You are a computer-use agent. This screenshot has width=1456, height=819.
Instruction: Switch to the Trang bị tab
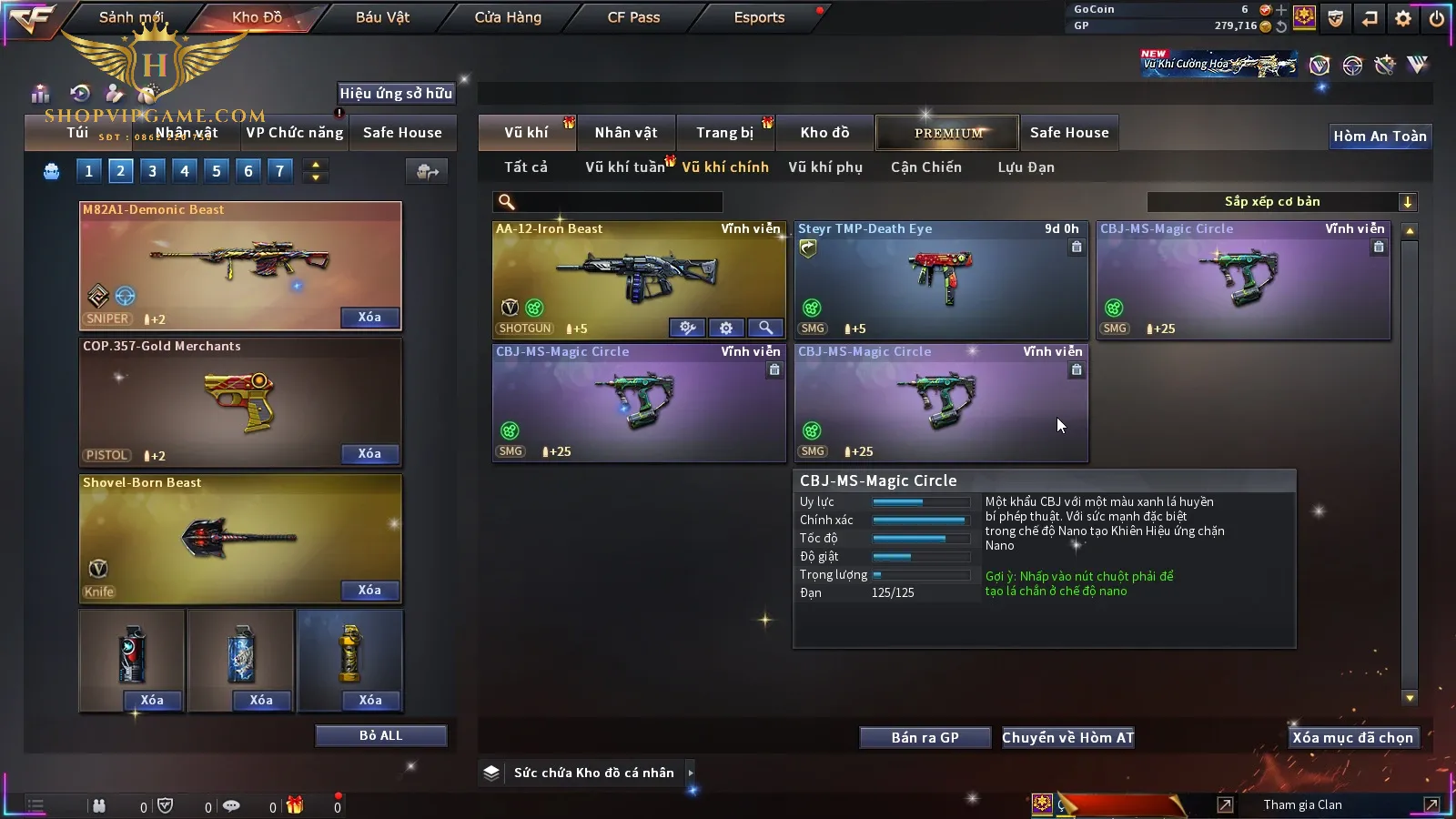coord(724,133)
